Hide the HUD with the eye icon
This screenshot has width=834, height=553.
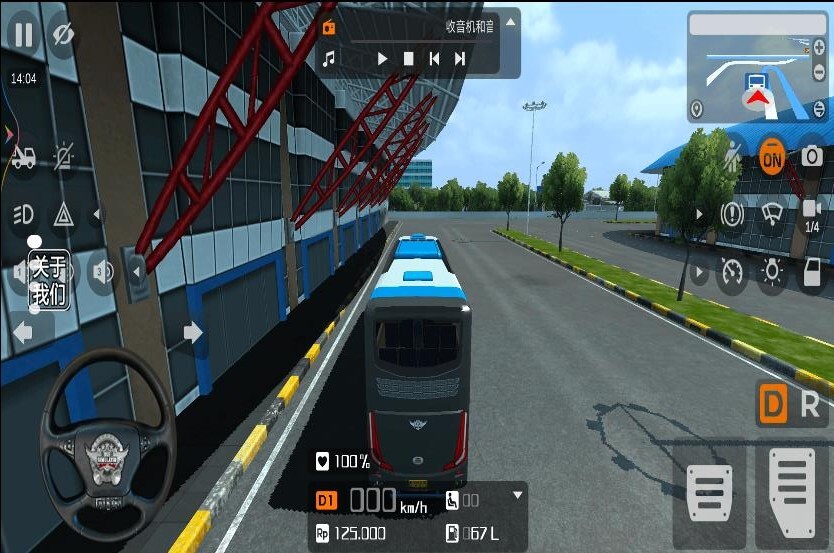point(63,35)
